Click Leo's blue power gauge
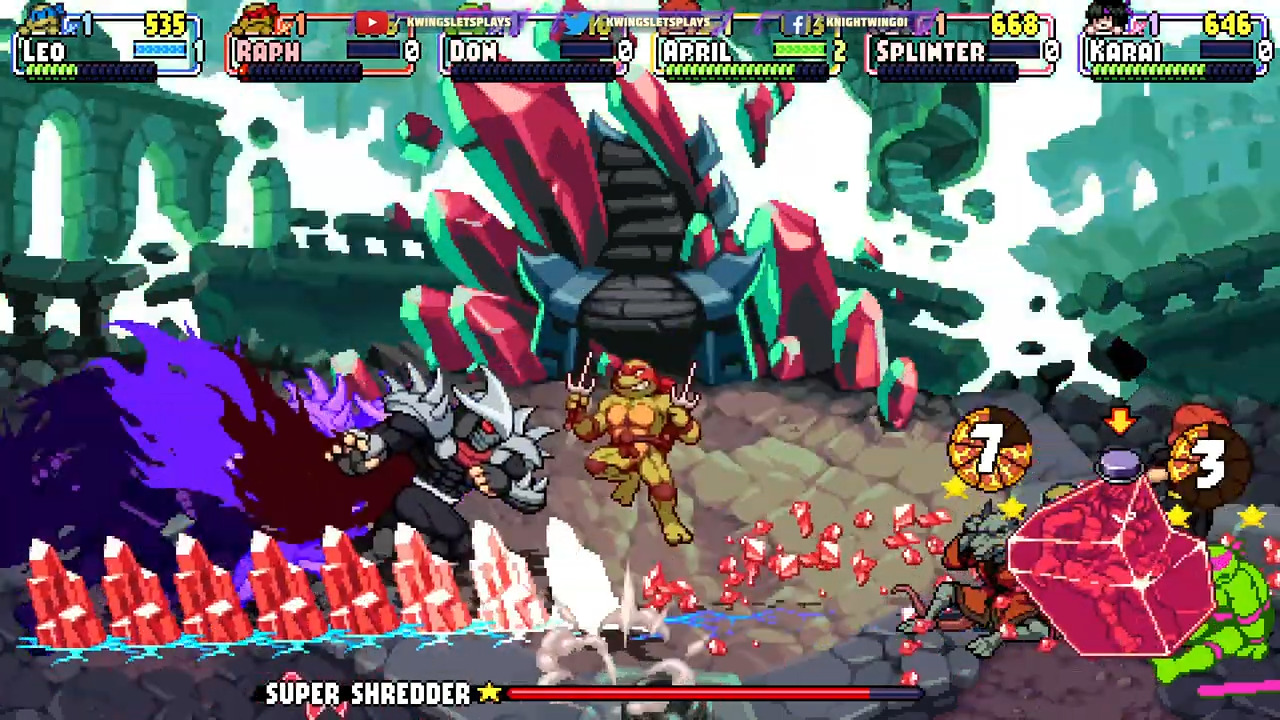Viewport: 1280px width, 720px height. [x=160, y=46]
